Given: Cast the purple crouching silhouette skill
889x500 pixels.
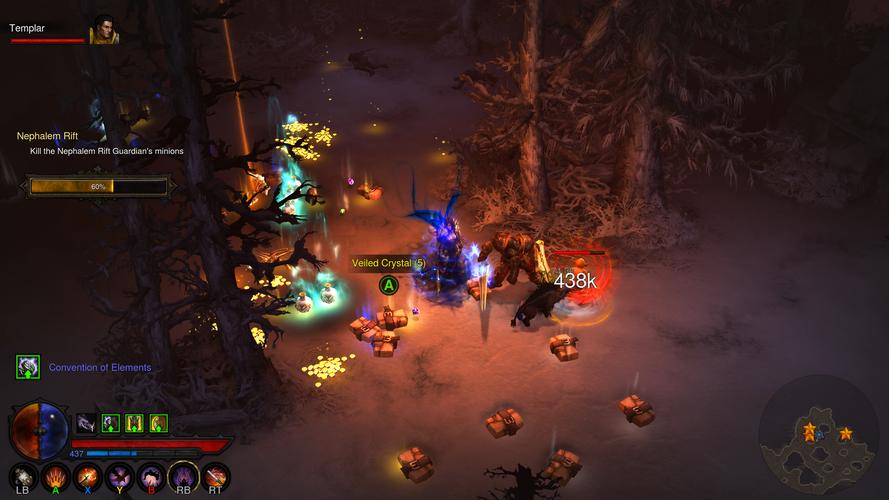Looking at the screenshot, I should coord(151,476).
